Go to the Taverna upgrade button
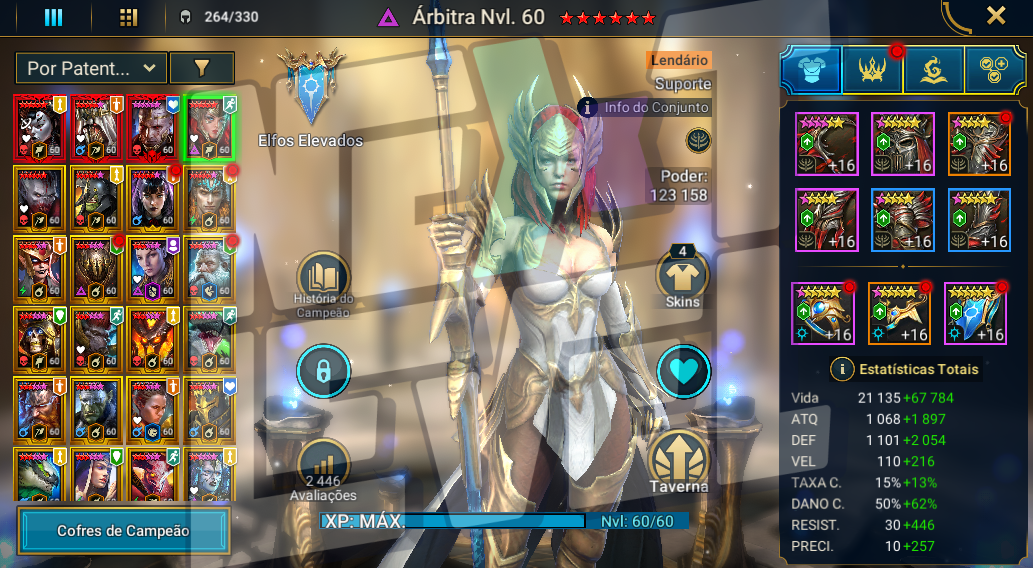The image size is (1033, 568). tap(680, 461)
